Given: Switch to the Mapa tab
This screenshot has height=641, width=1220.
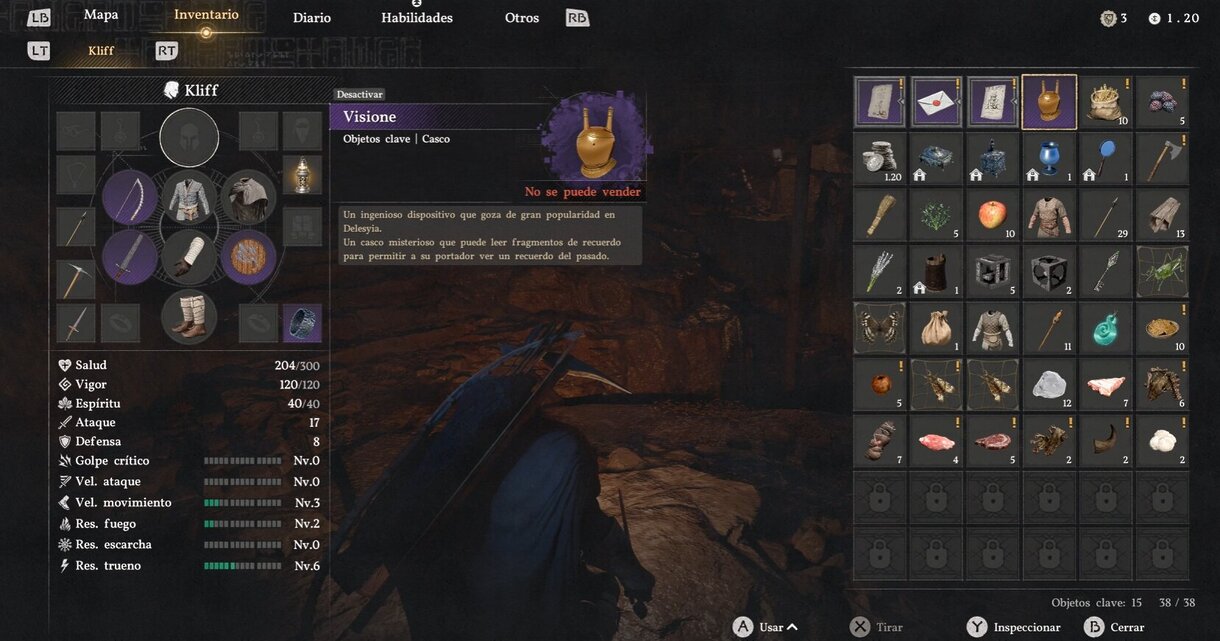Looking at the screenshot, I should click(x=101, y=15).
